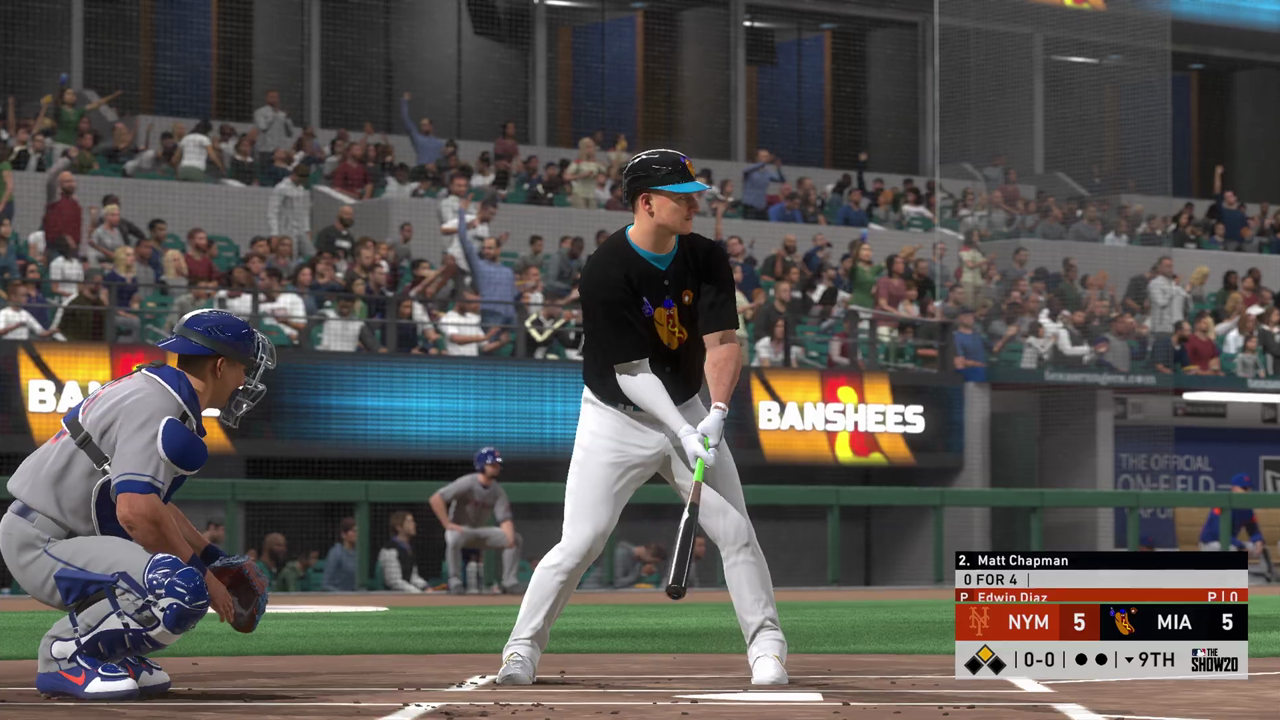Toggle the NYM score display
1280x720 pixels.
1077,620
